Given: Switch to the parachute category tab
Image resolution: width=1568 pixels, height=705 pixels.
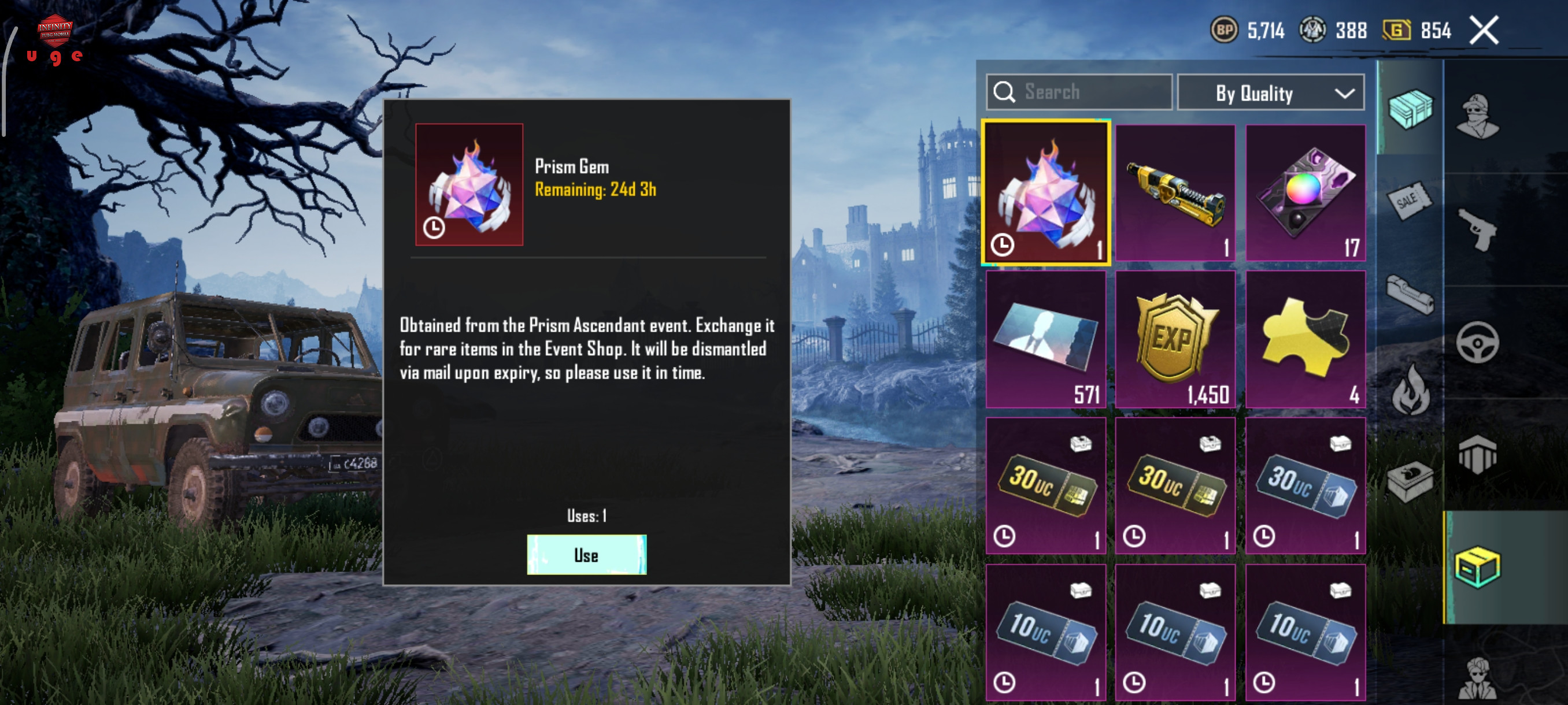Looking at the screenshot, I should (1478, 454).
